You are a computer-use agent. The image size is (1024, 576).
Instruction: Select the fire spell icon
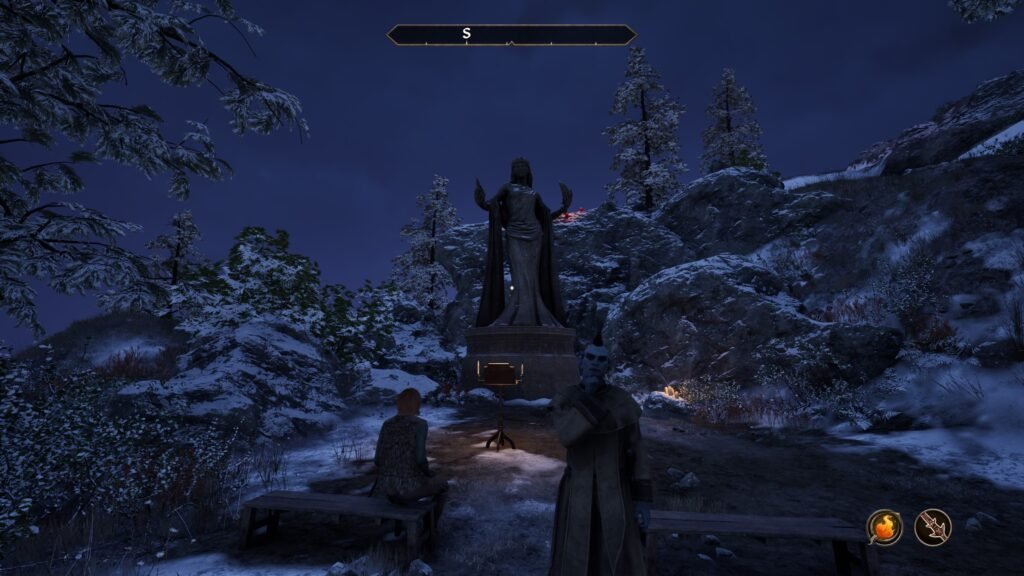(884, 527)
